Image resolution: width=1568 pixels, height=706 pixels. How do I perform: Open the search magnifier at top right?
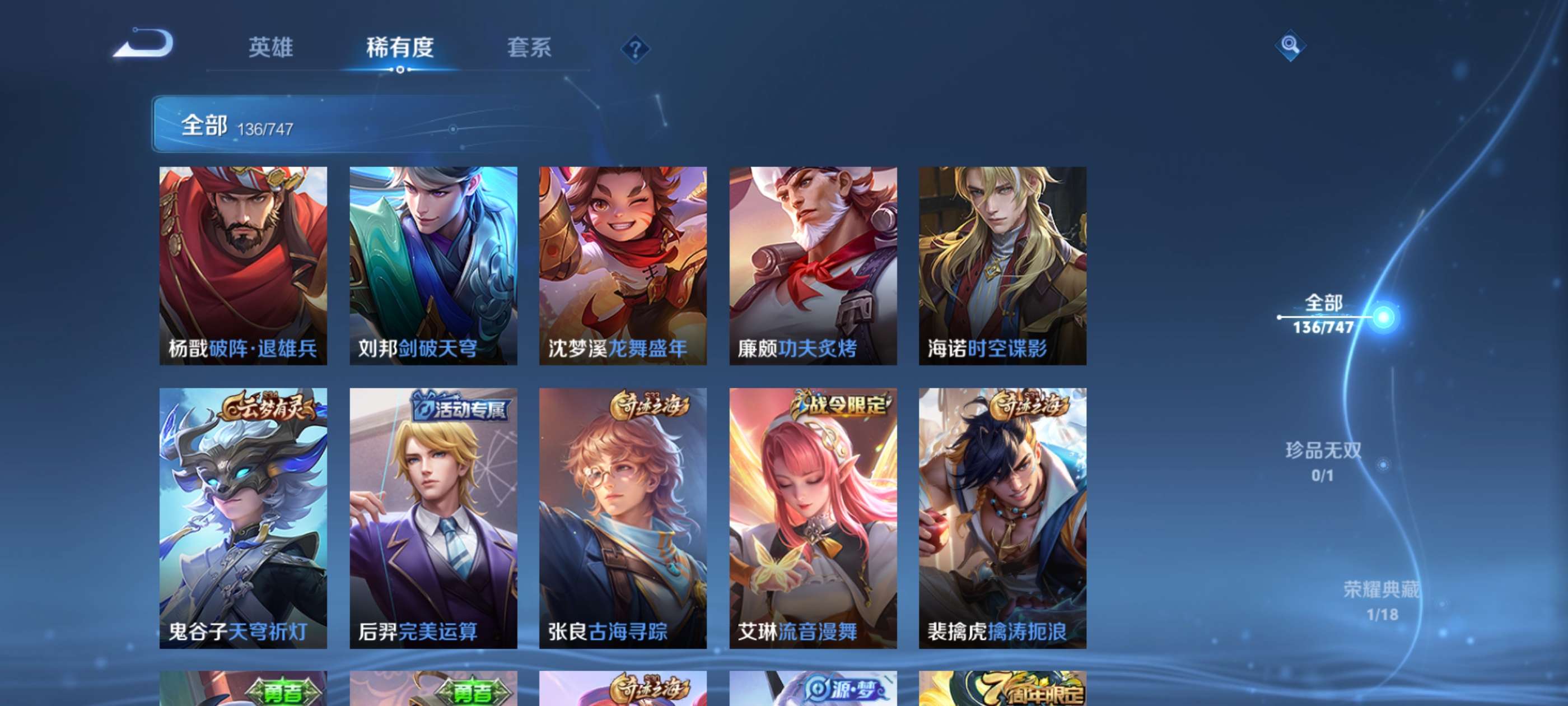pos(1290,44)
